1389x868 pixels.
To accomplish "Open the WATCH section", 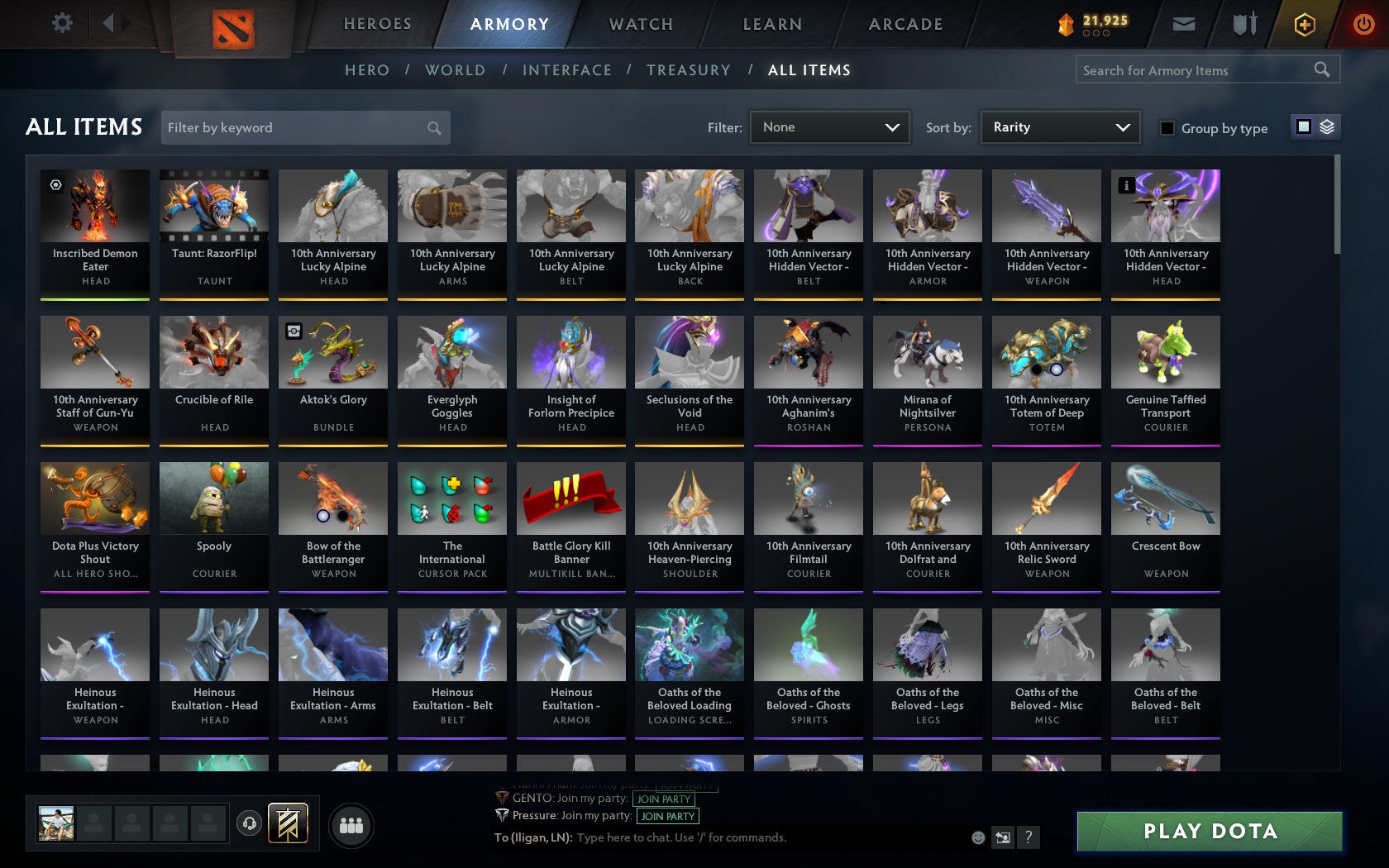I will [640, 24].
